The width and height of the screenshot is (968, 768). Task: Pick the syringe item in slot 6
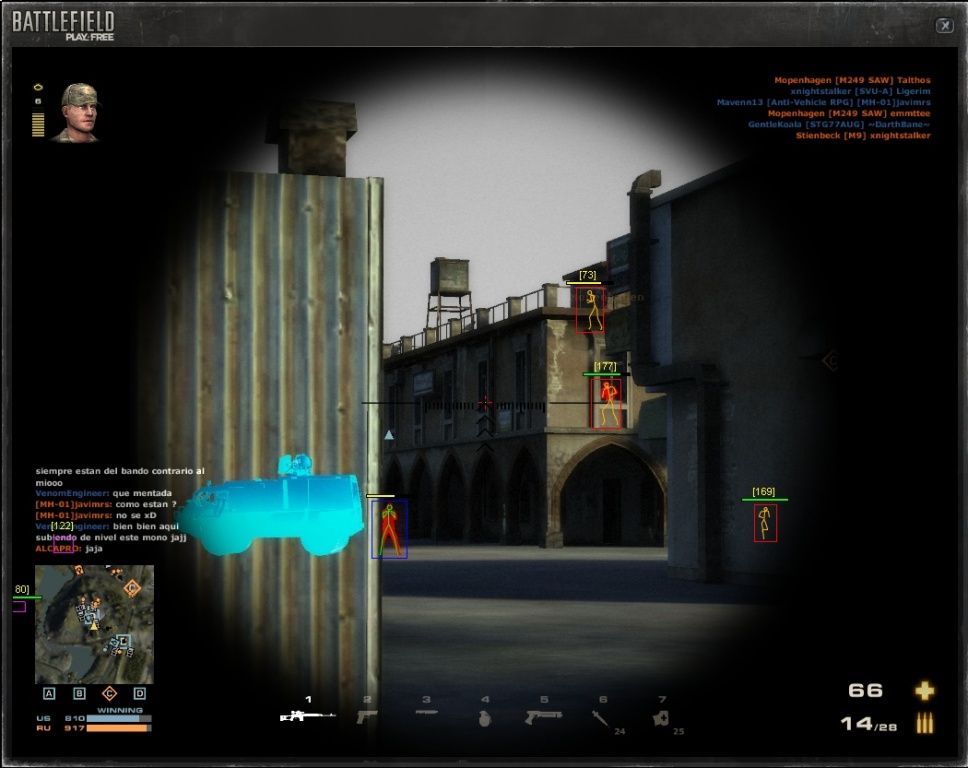click(x=600, y=717)
